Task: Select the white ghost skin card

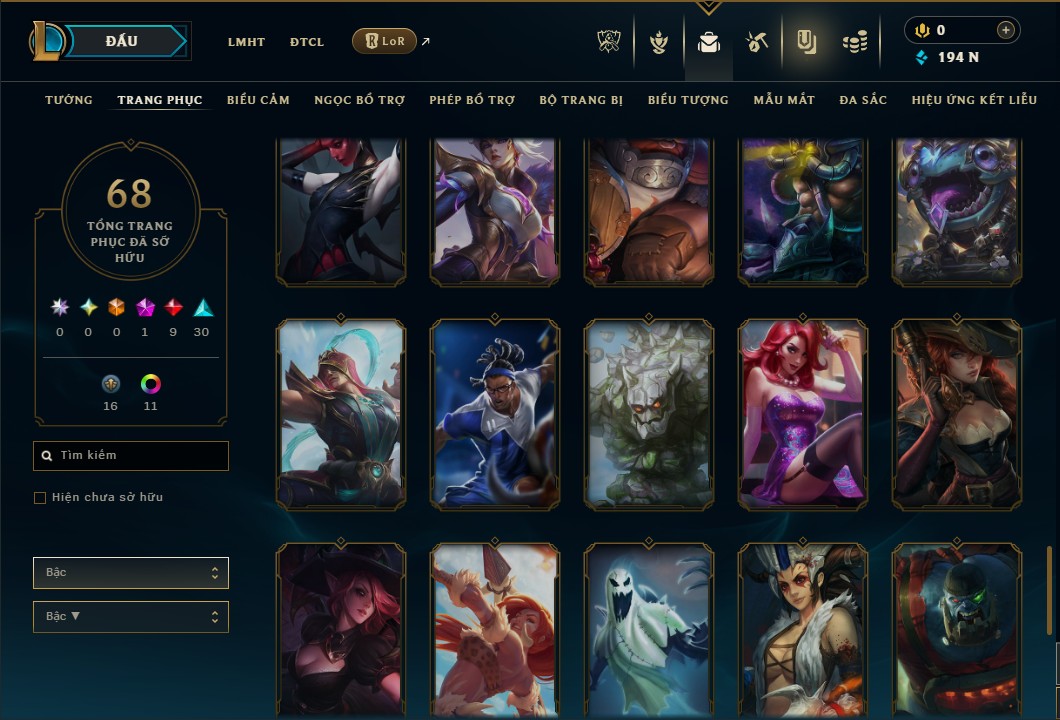Action: (649, 630)
